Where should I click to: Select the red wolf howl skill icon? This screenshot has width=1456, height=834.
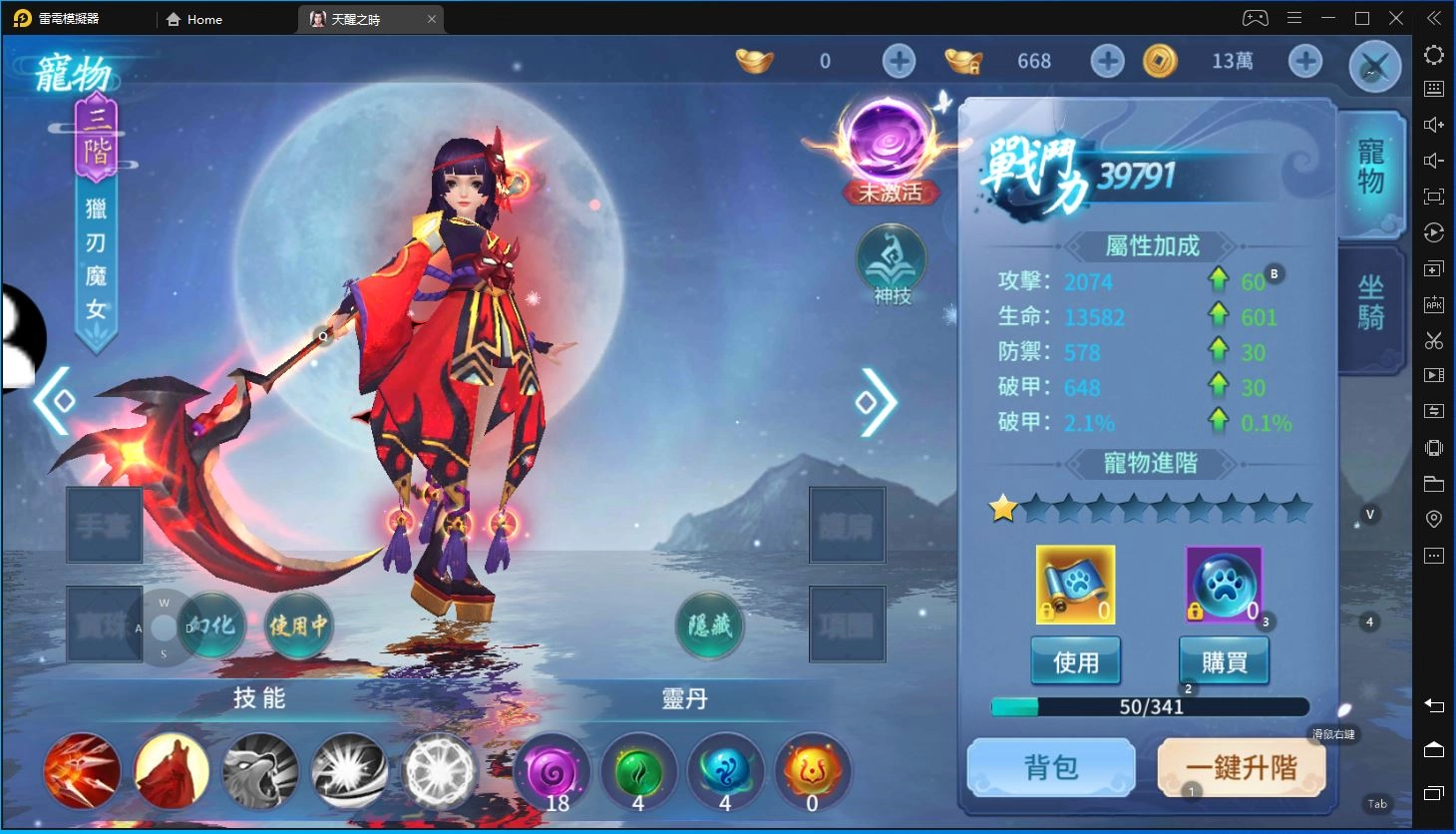click(171, 771)
